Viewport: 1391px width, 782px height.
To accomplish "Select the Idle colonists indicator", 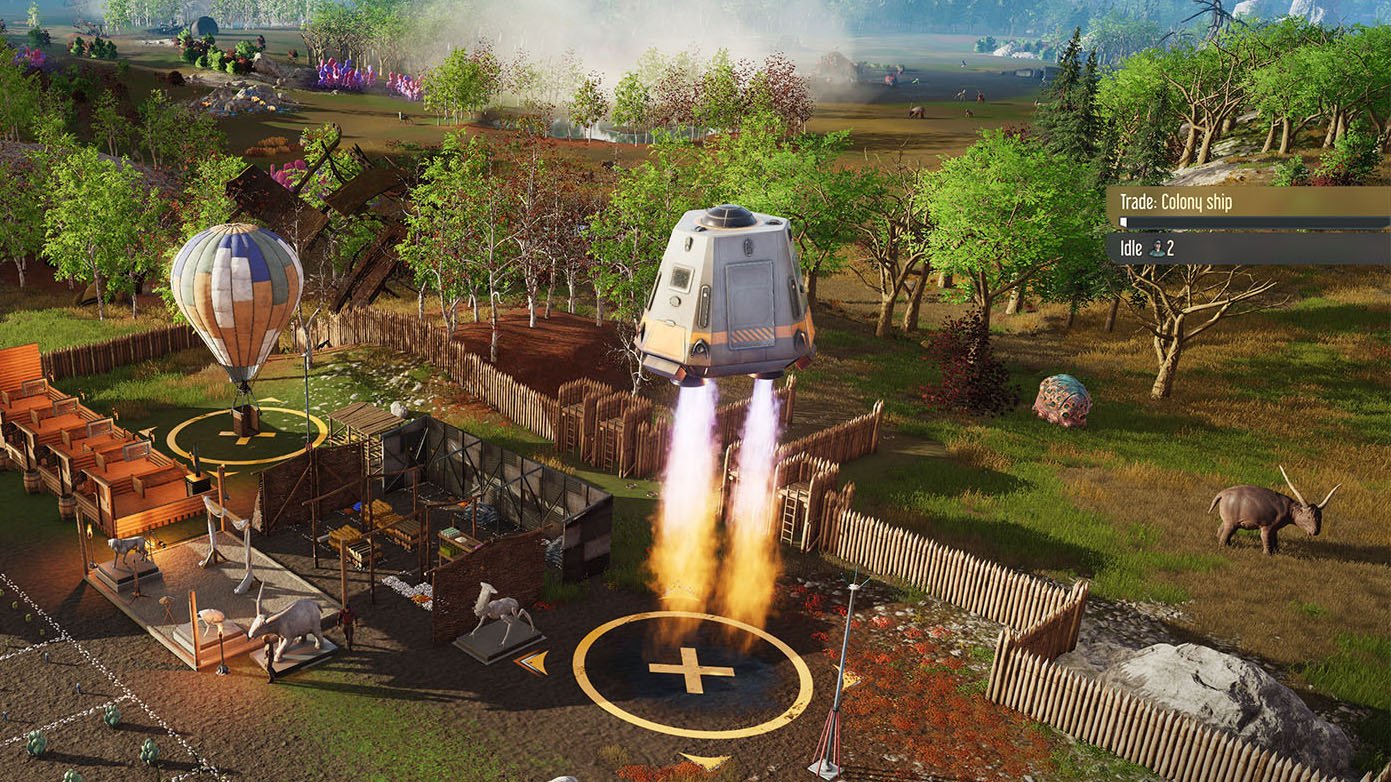I will [1246, 248].
